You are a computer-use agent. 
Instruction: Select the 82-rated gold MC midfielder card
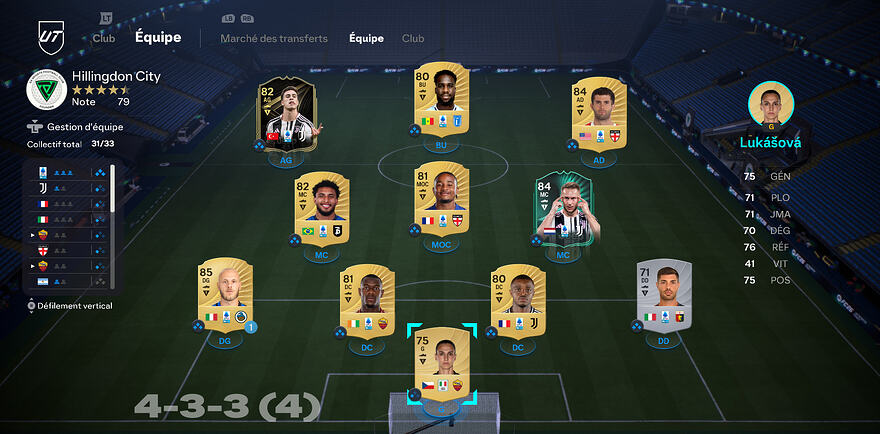[321, 208]
